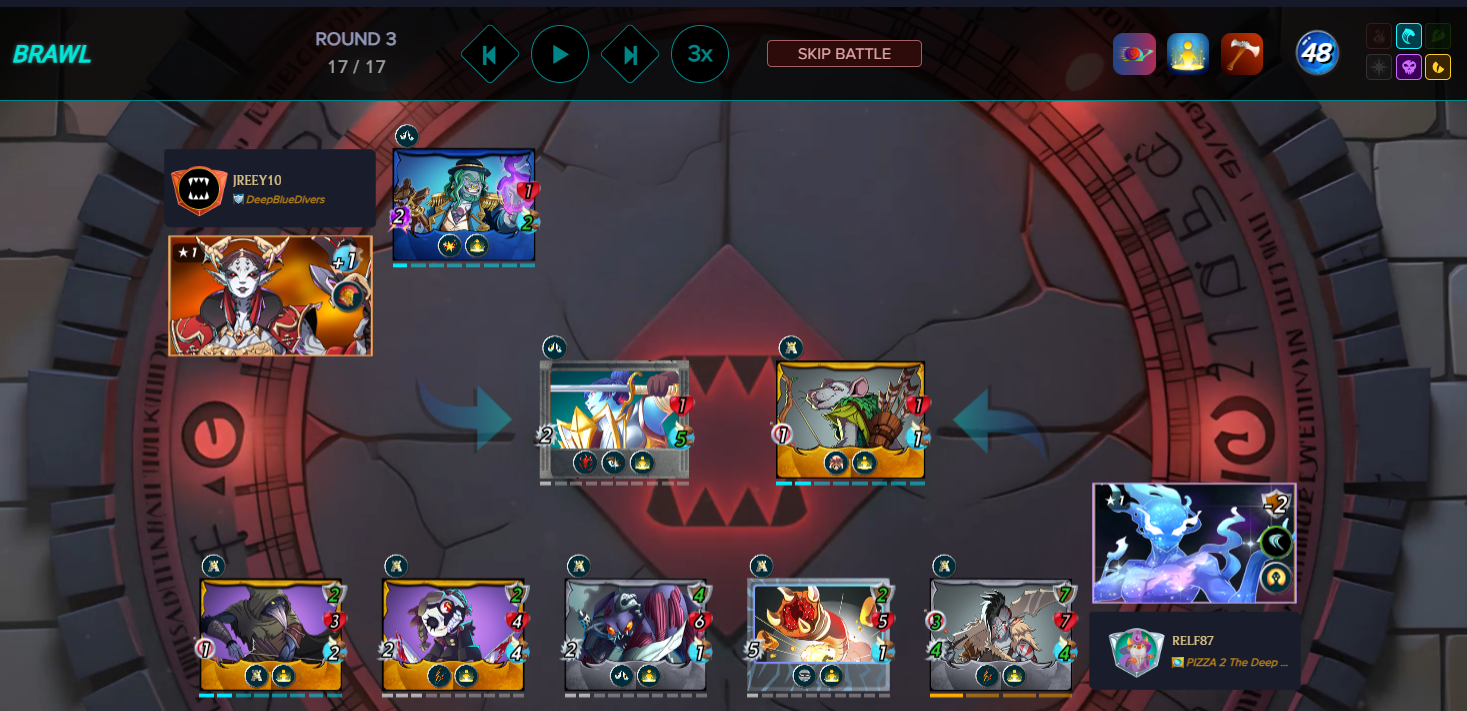Step back to the previous action
Image resolution: width=1467 pixels, height=711 pixels.
coord(490,54)
